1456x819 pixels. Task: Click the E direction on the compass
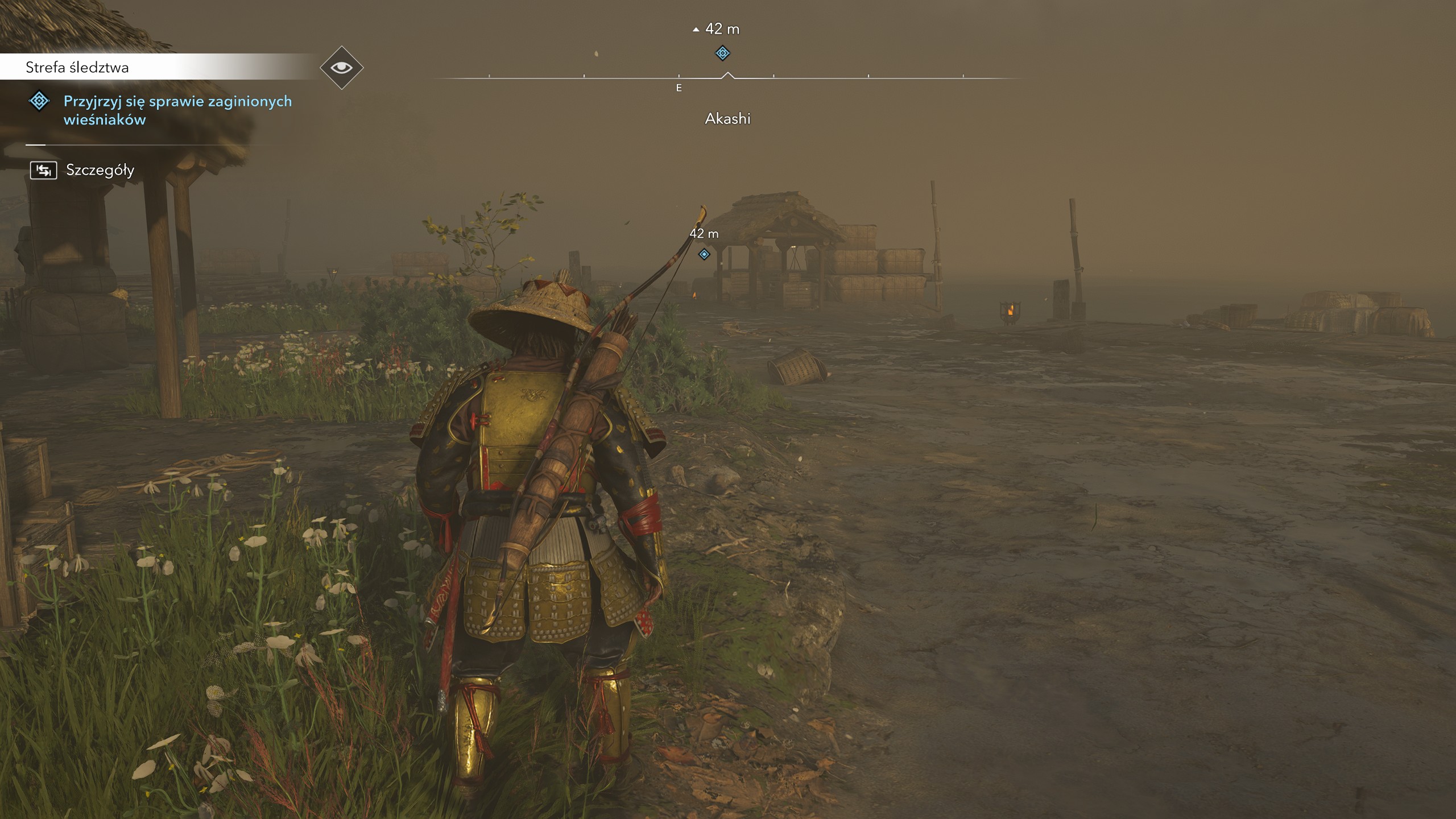click(x=679, y=88)
